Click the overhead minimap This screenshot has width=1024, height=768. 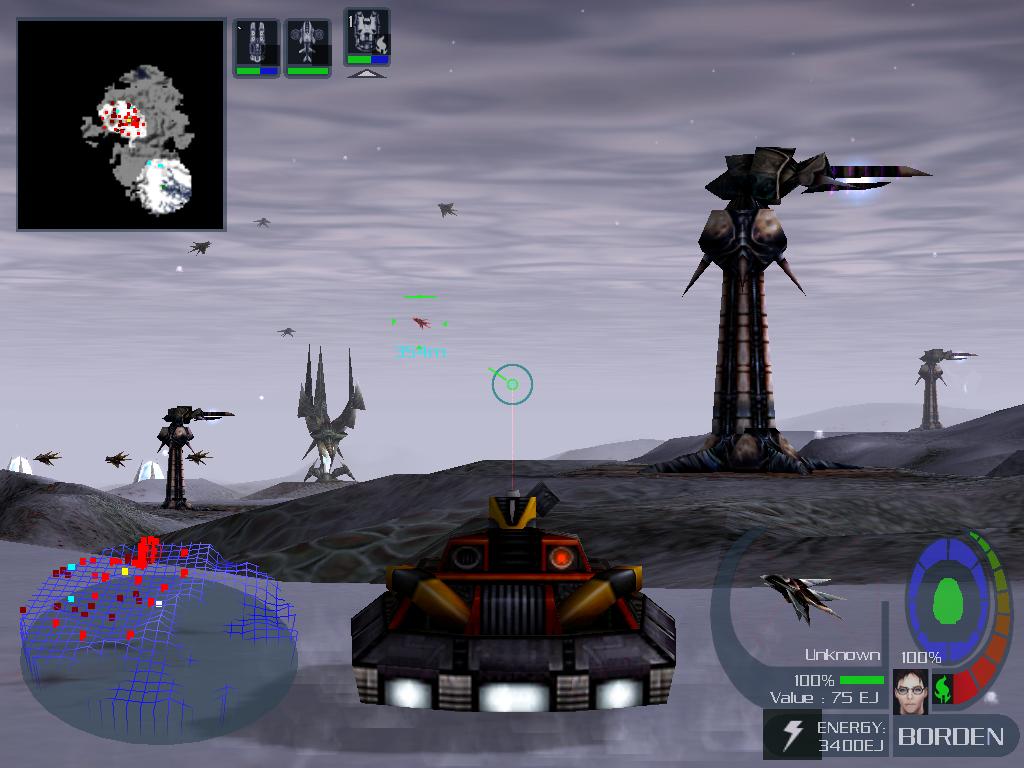click(x=121, y=125)
